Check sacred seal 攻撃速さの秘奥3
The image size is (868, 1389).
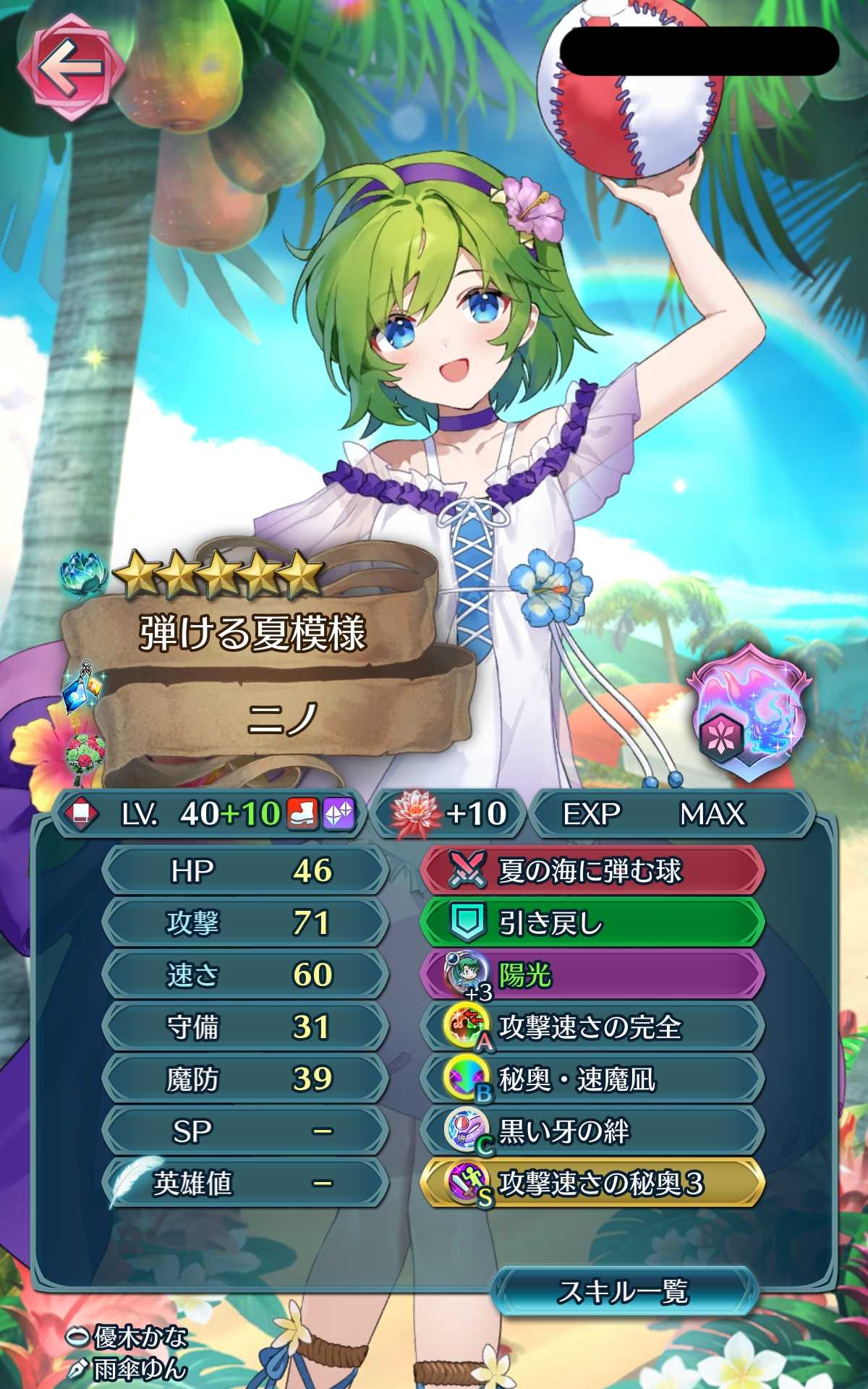(591, 1184)
